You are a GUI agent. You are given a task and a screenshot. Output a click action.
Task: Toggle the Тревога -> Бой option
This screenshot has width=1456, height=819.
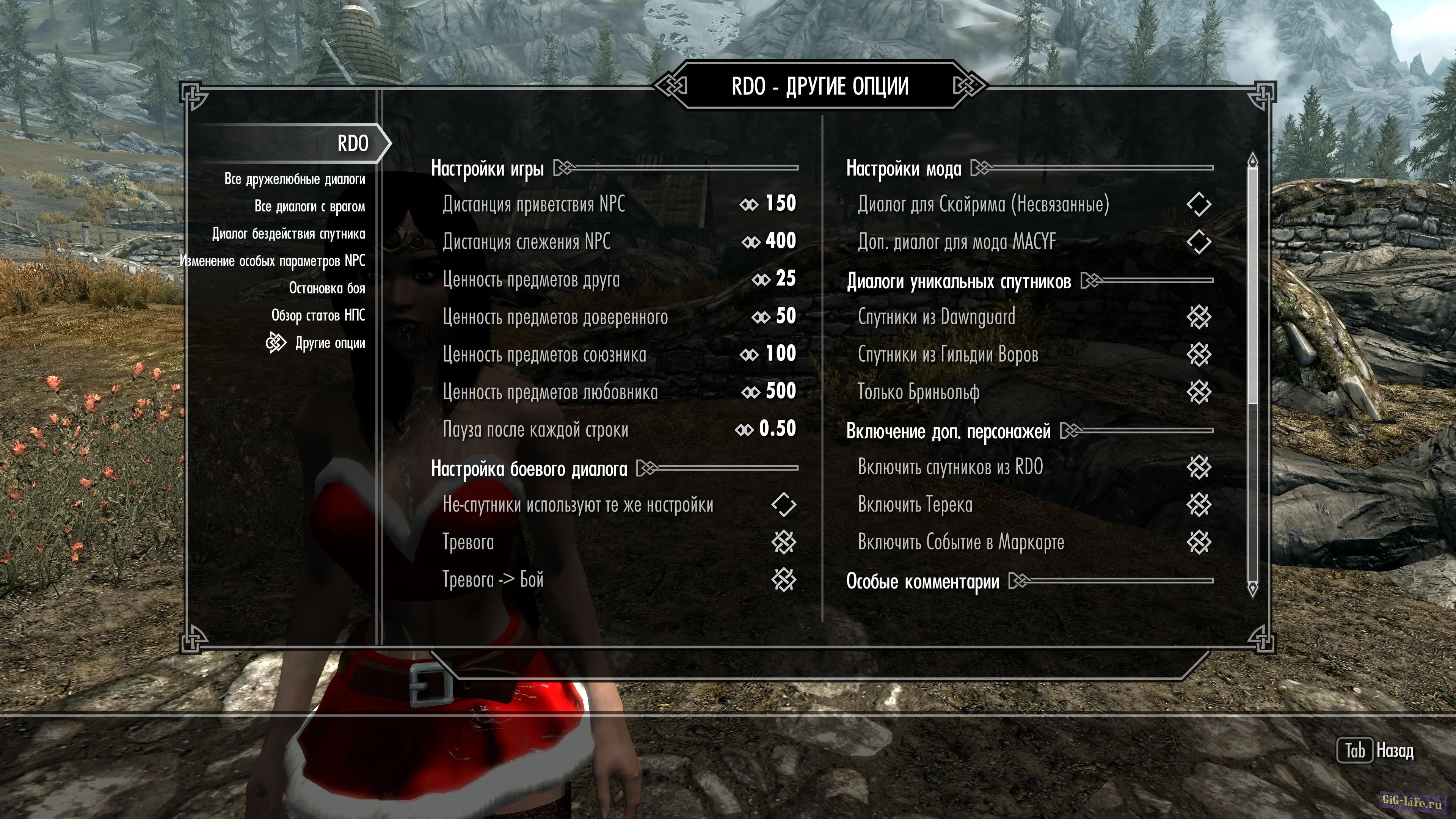(x=783, y=579)
